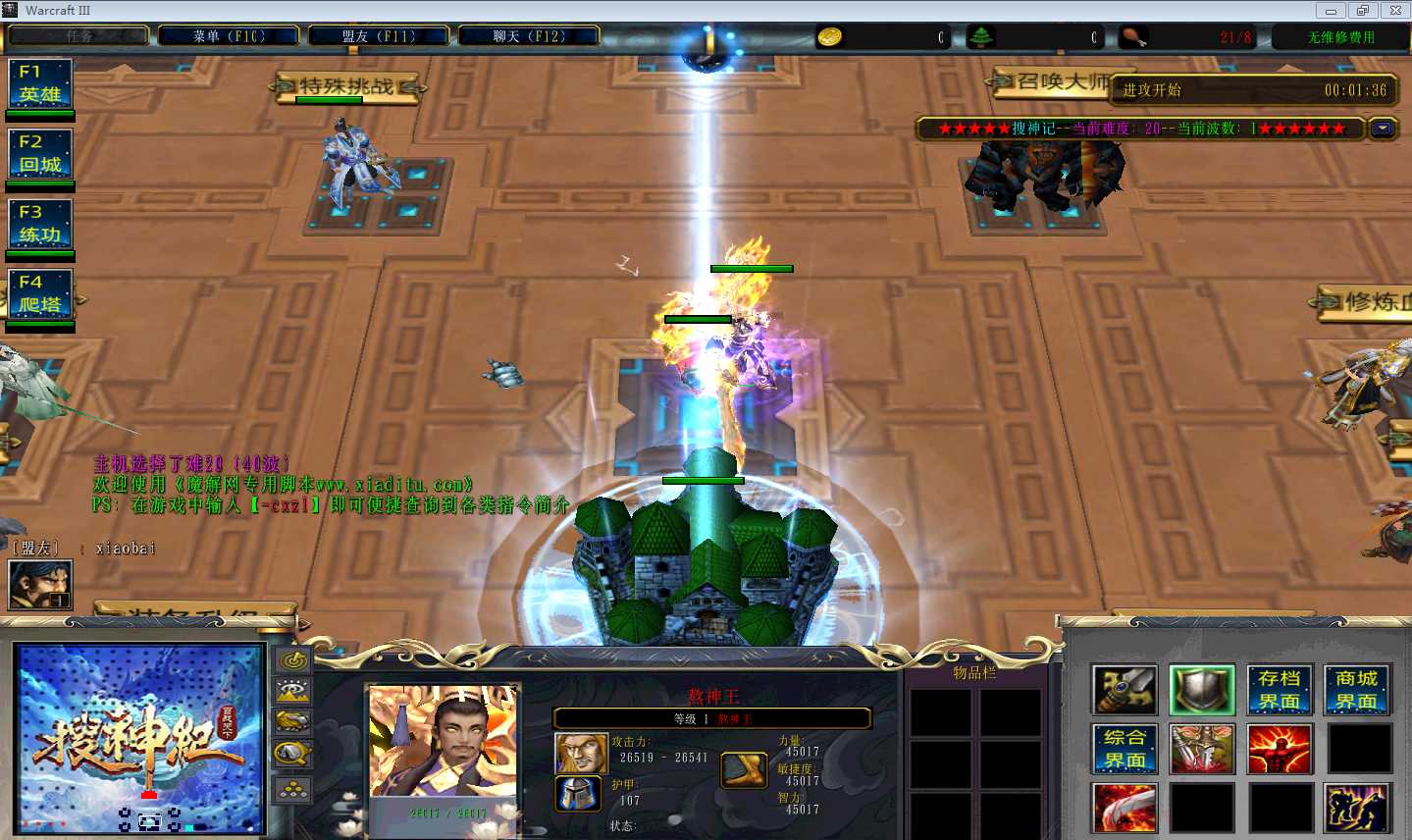This screenshot has width=1412, height=840.
Task: Open the 聊天 (F12) chat log
Action: (529, 36)
